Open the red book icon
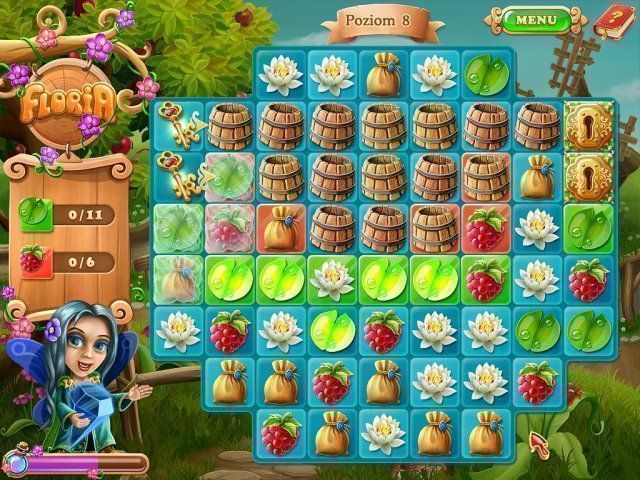Viewport: 640px width, 480px height. coord(610,20)
